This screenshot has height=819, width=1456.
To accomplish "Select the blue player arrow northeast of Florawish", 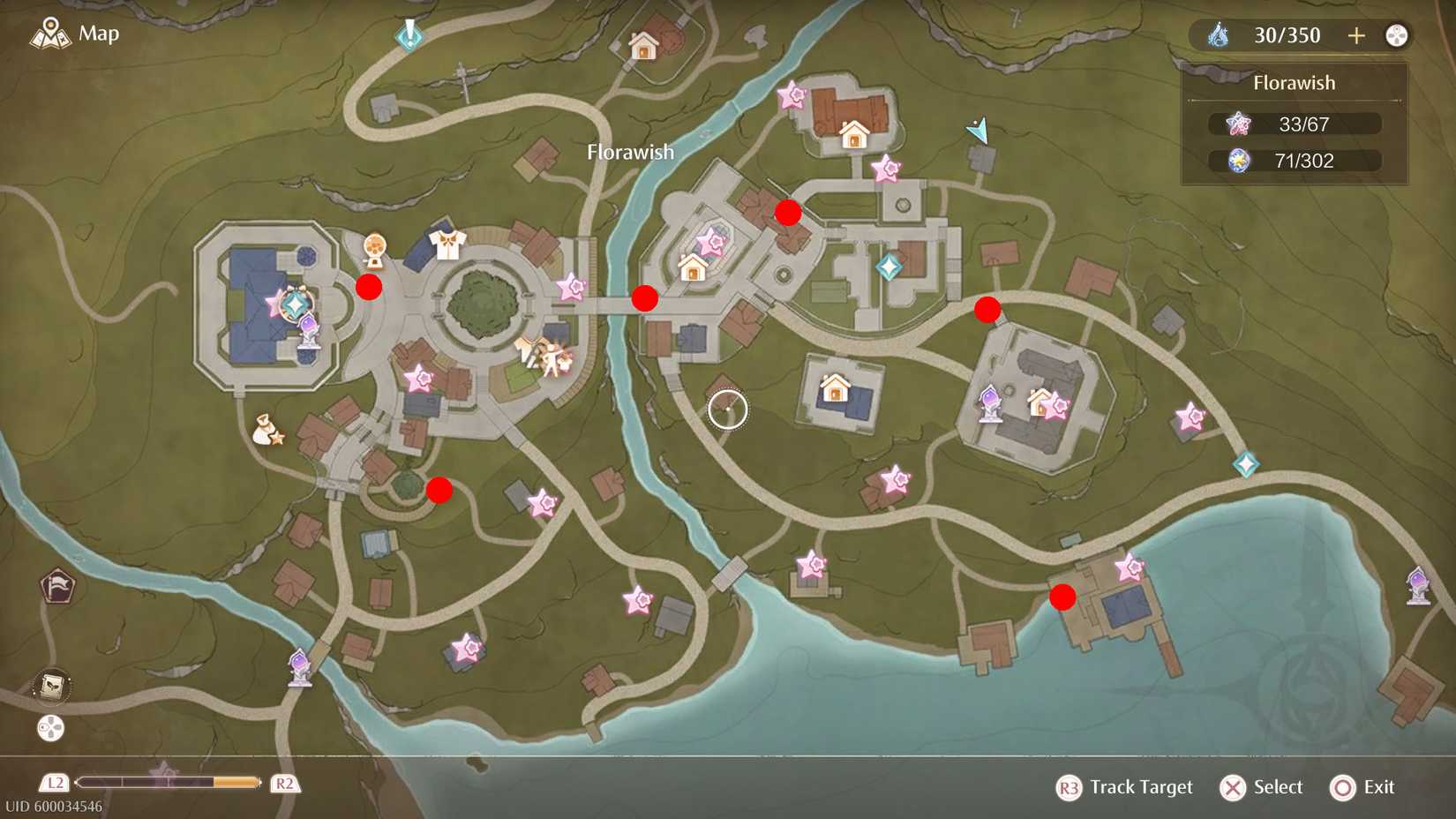I will pos(977,131).
